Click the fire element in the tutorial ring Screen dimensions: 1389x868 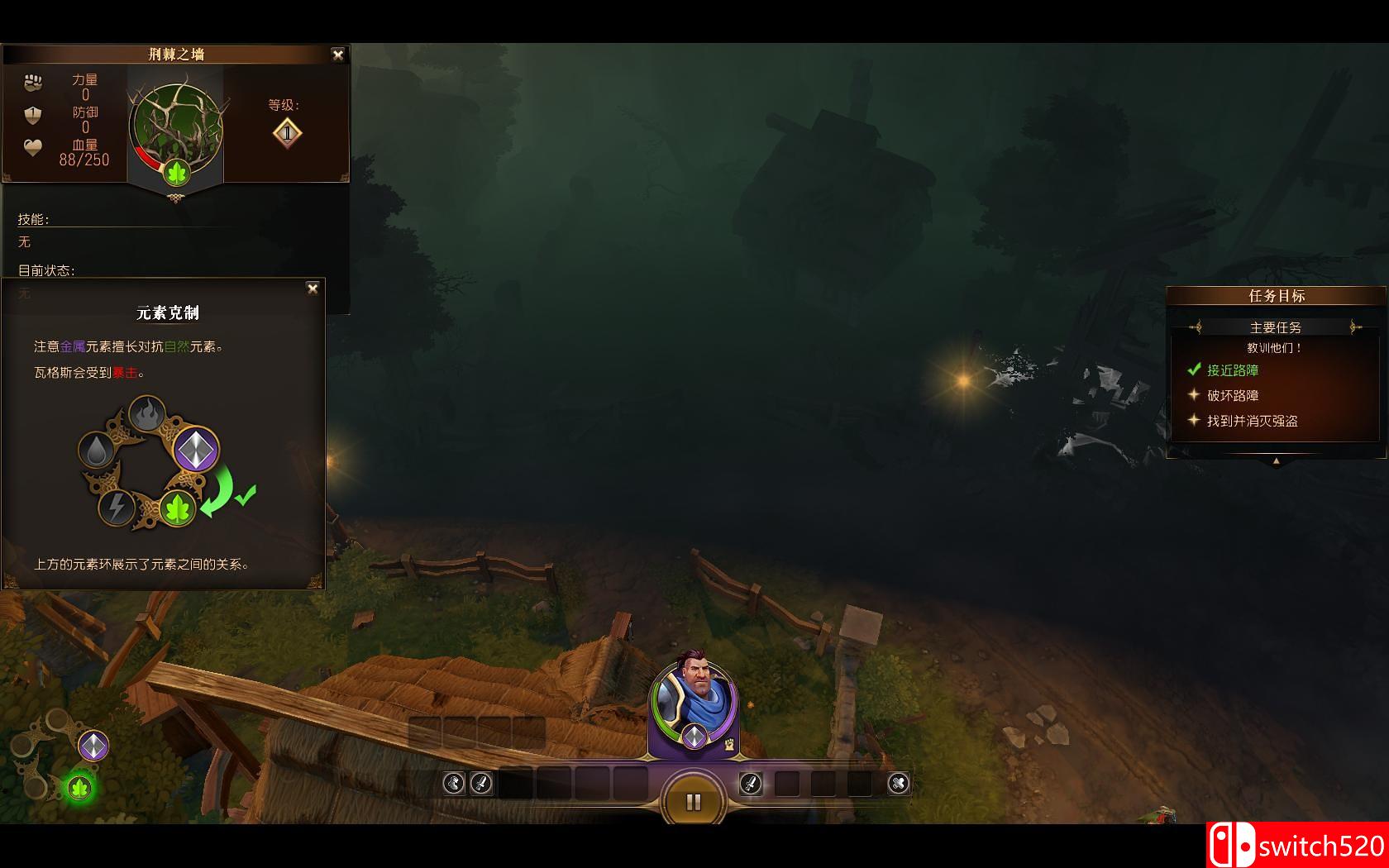(147, 413)
